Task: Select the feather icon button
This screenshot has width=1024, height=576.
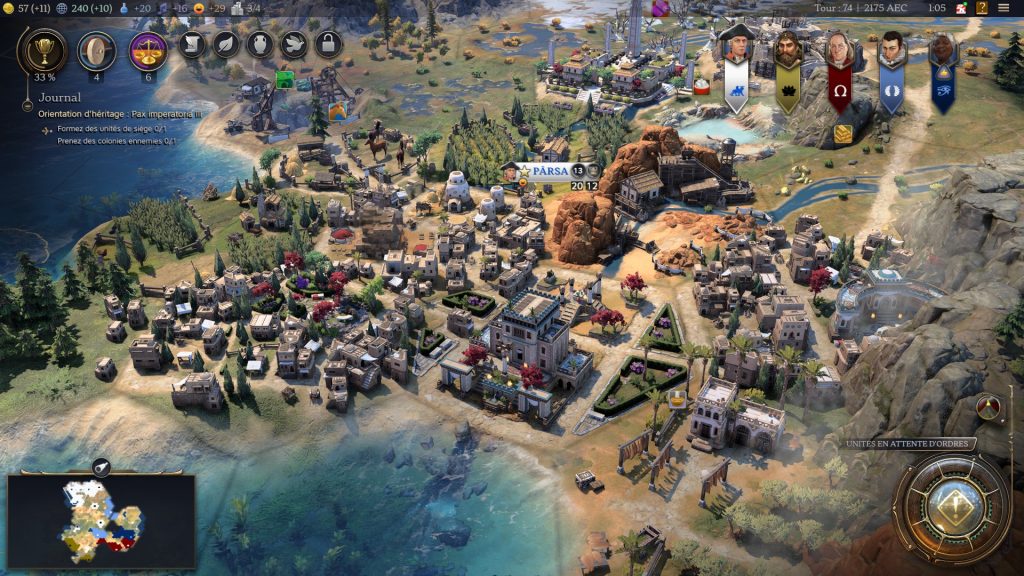Action: 227,44
